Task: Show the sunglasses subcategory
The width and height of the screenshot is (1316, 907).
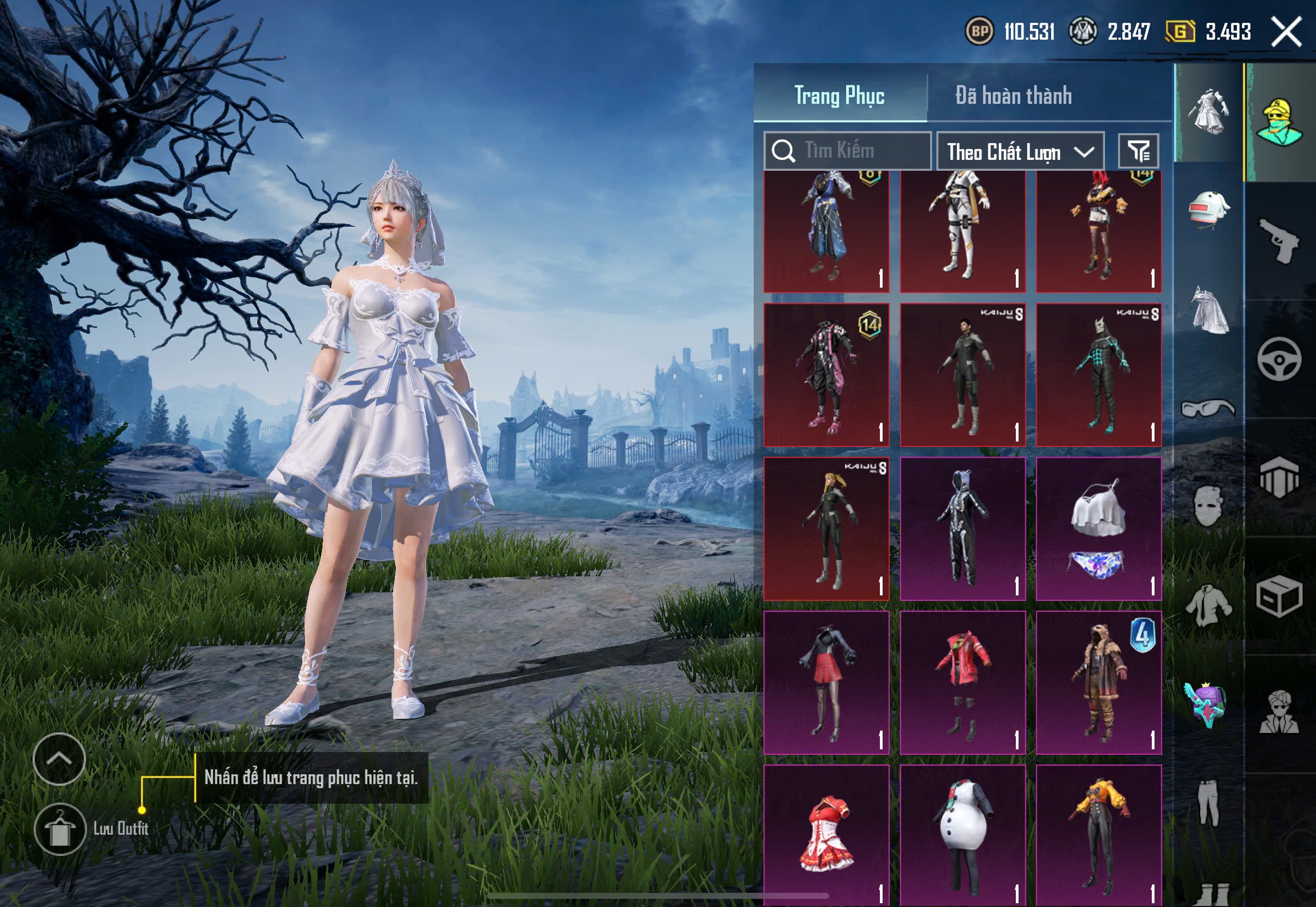Action: coord(1209,408)
